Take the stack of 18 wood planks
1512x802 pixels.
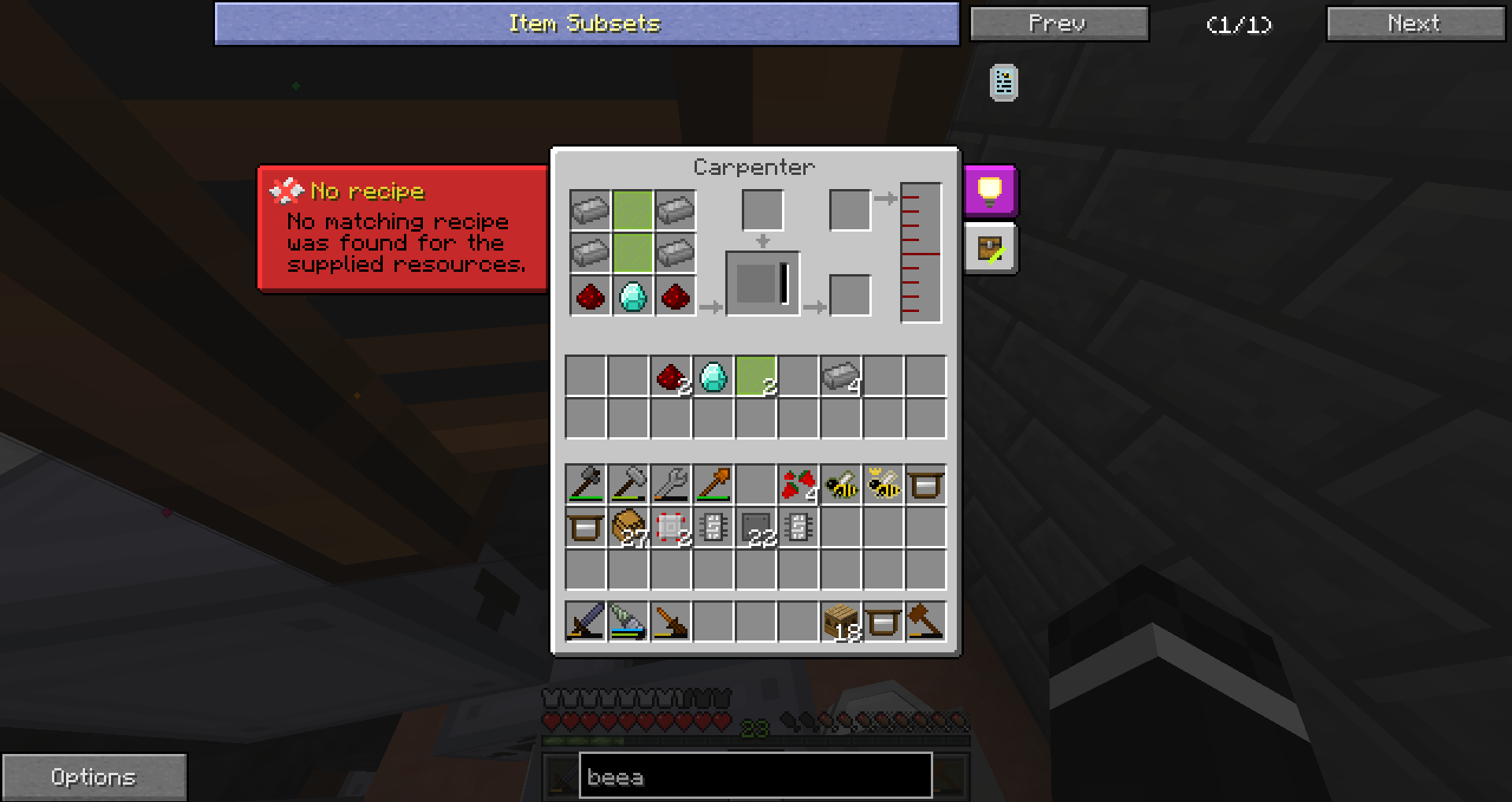pos(841,622)
